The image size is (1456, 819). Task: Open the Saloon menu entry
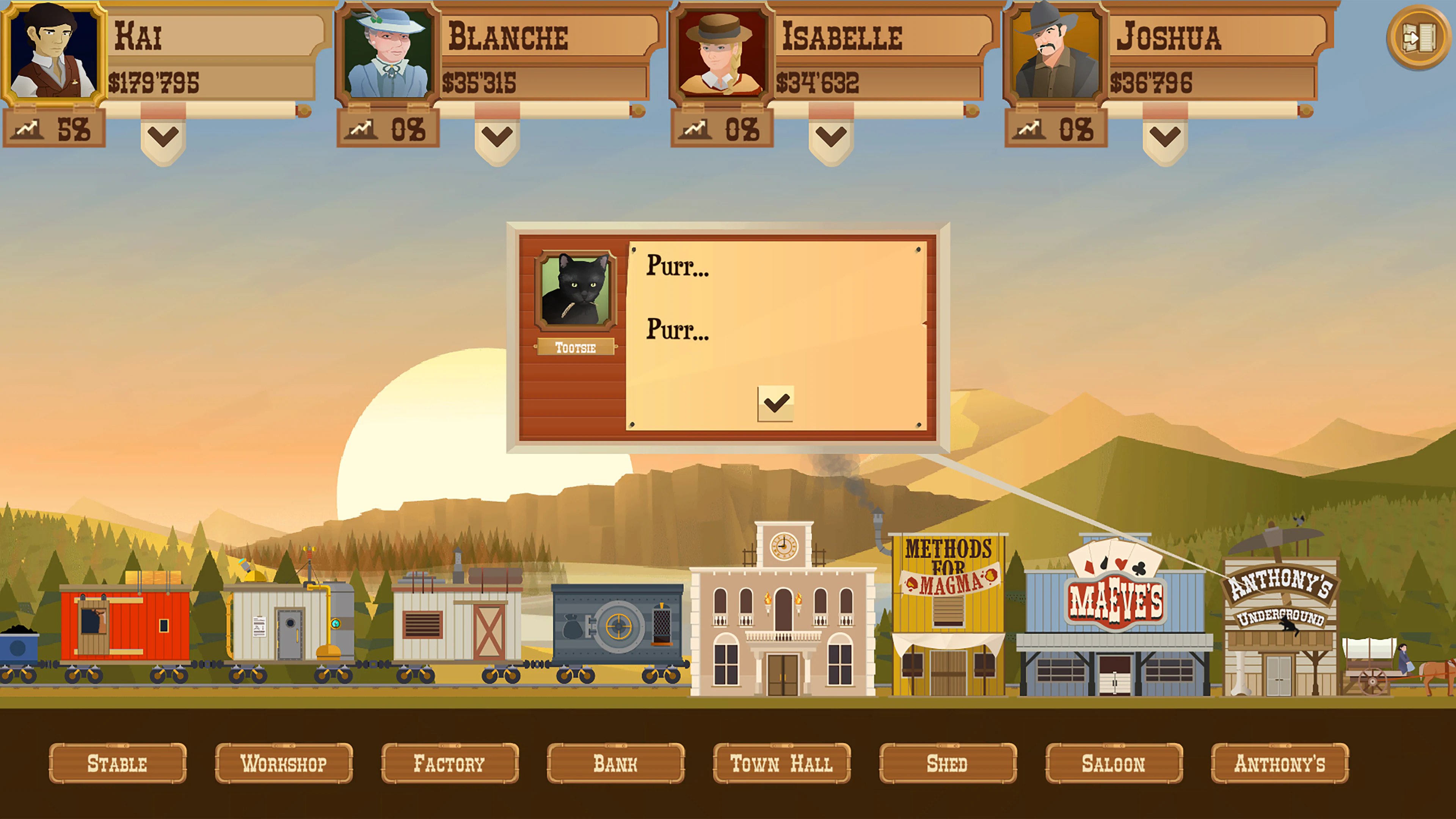1113,764
